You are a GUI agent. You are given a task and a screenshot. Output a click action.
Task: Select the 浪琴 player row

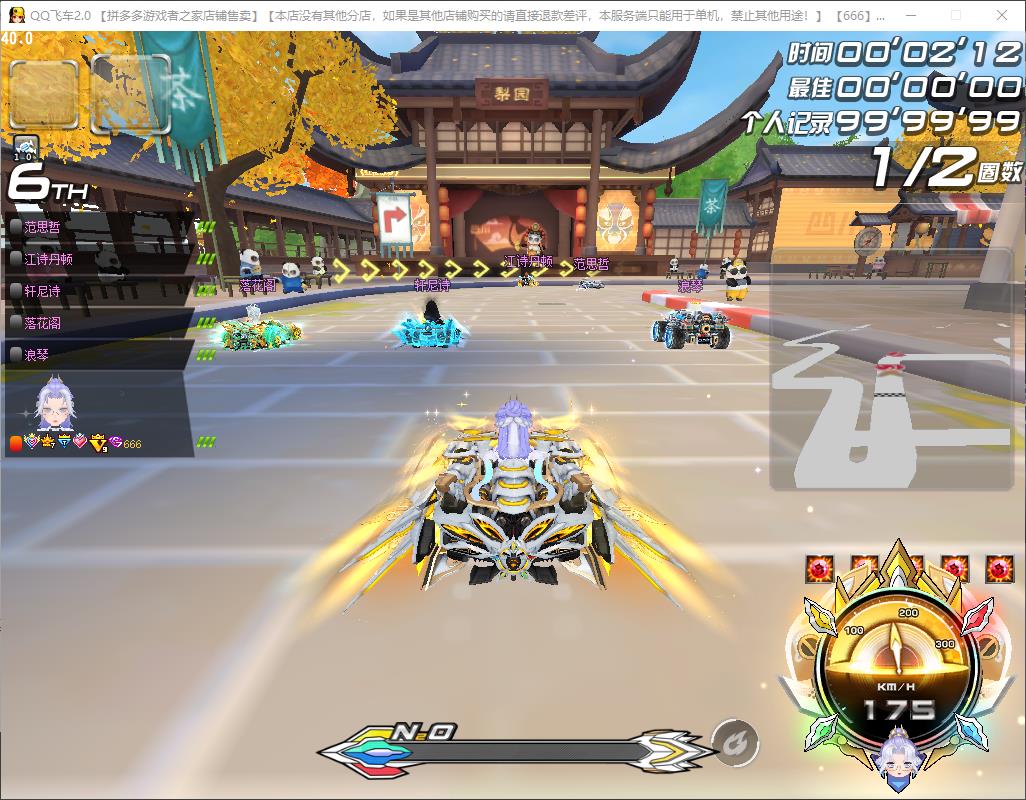100,354
